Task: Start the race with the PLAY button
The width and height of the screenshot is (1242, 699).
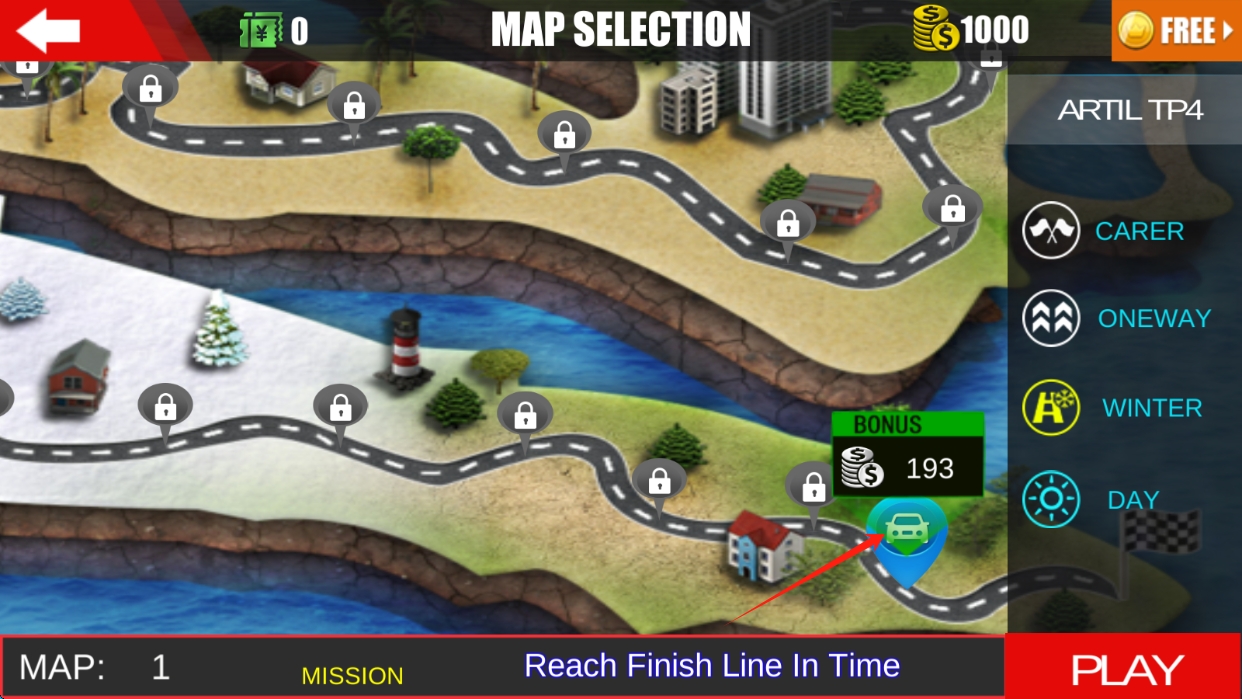Action: [x=1126, y=668]
